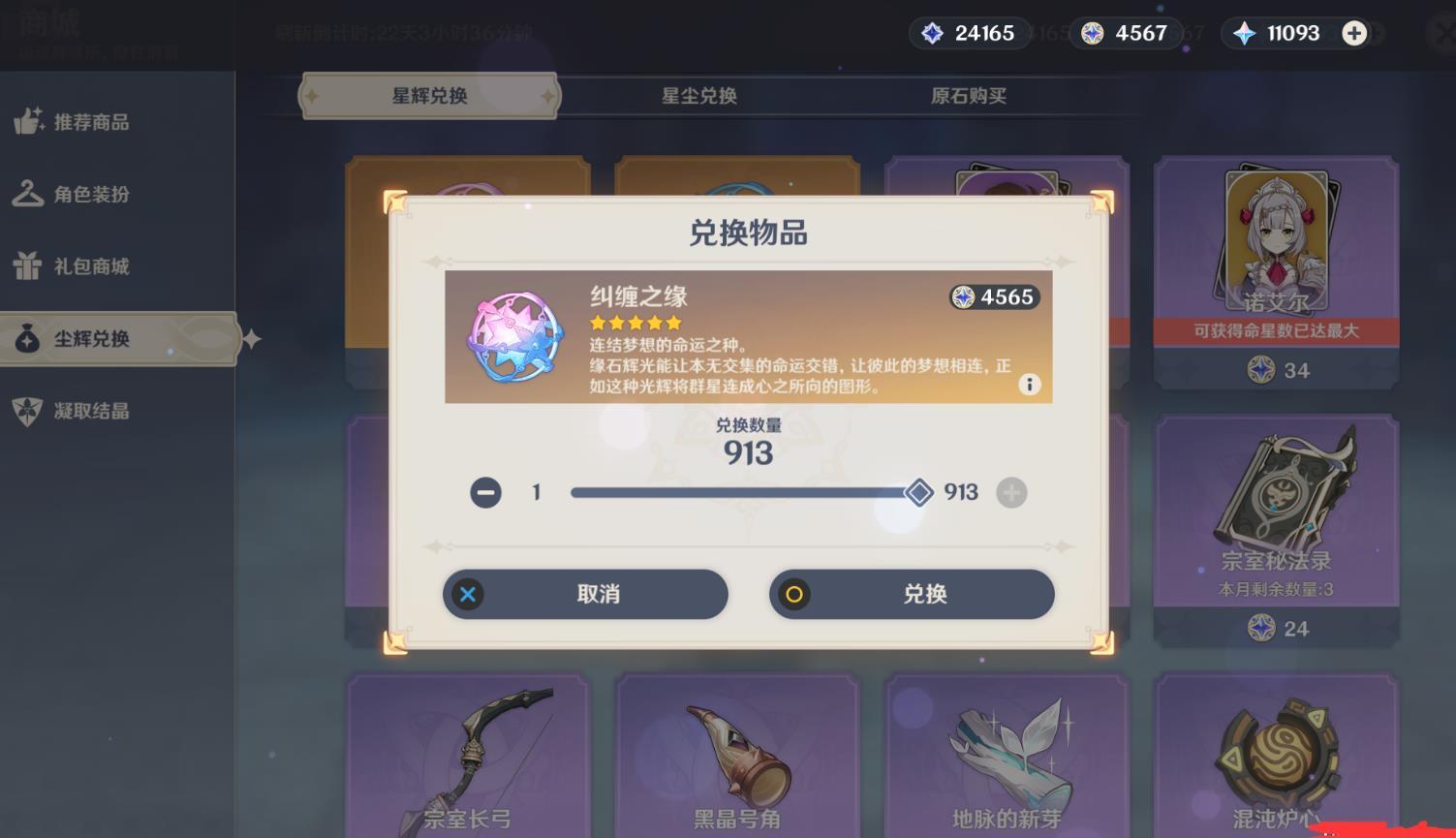Open 凝取结晶 via the crystal icon
Image resolution: width=1456 pixels, height=838 pixels.
(29, 411)
